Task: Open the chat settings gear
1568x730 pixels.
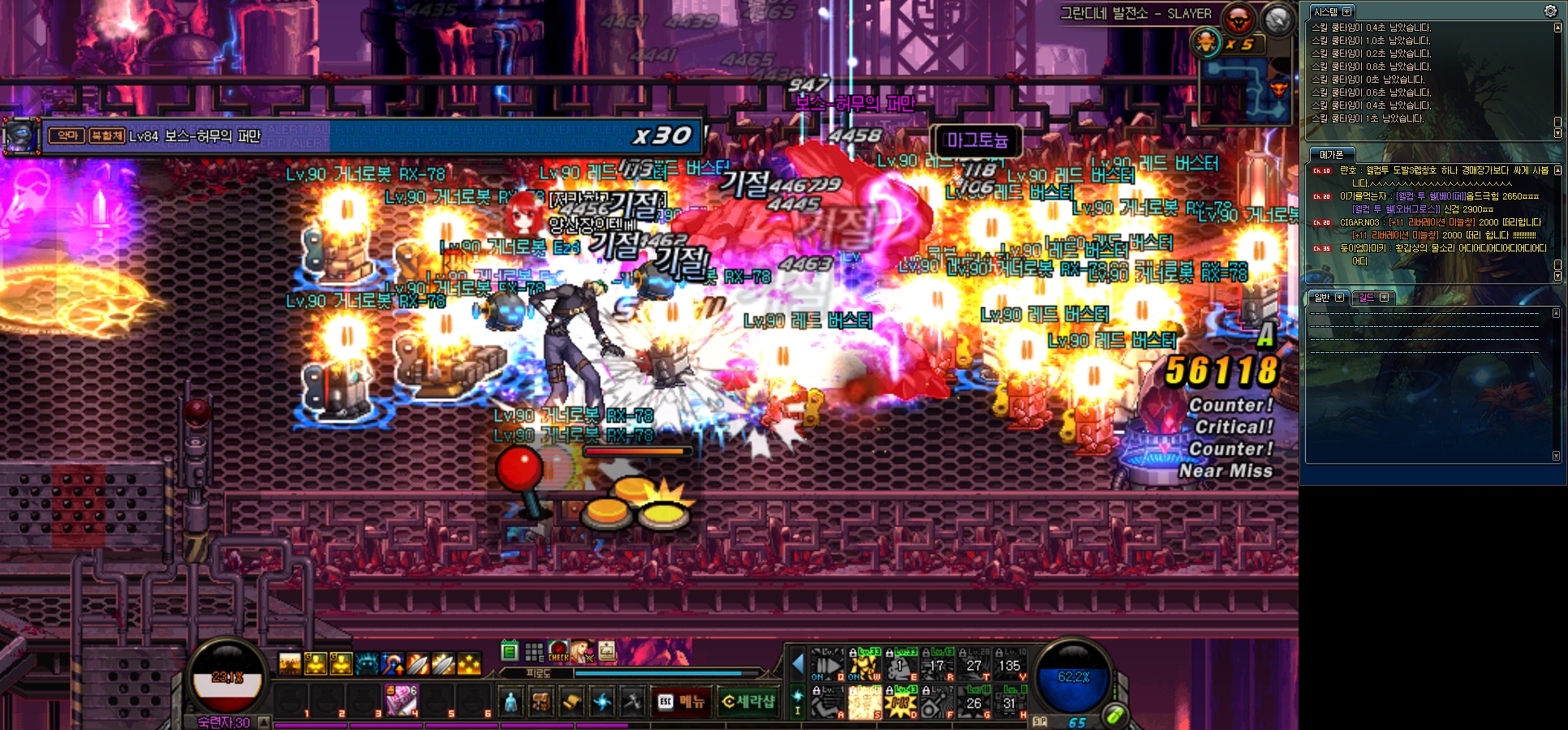Action: [x=1550, y=11]
